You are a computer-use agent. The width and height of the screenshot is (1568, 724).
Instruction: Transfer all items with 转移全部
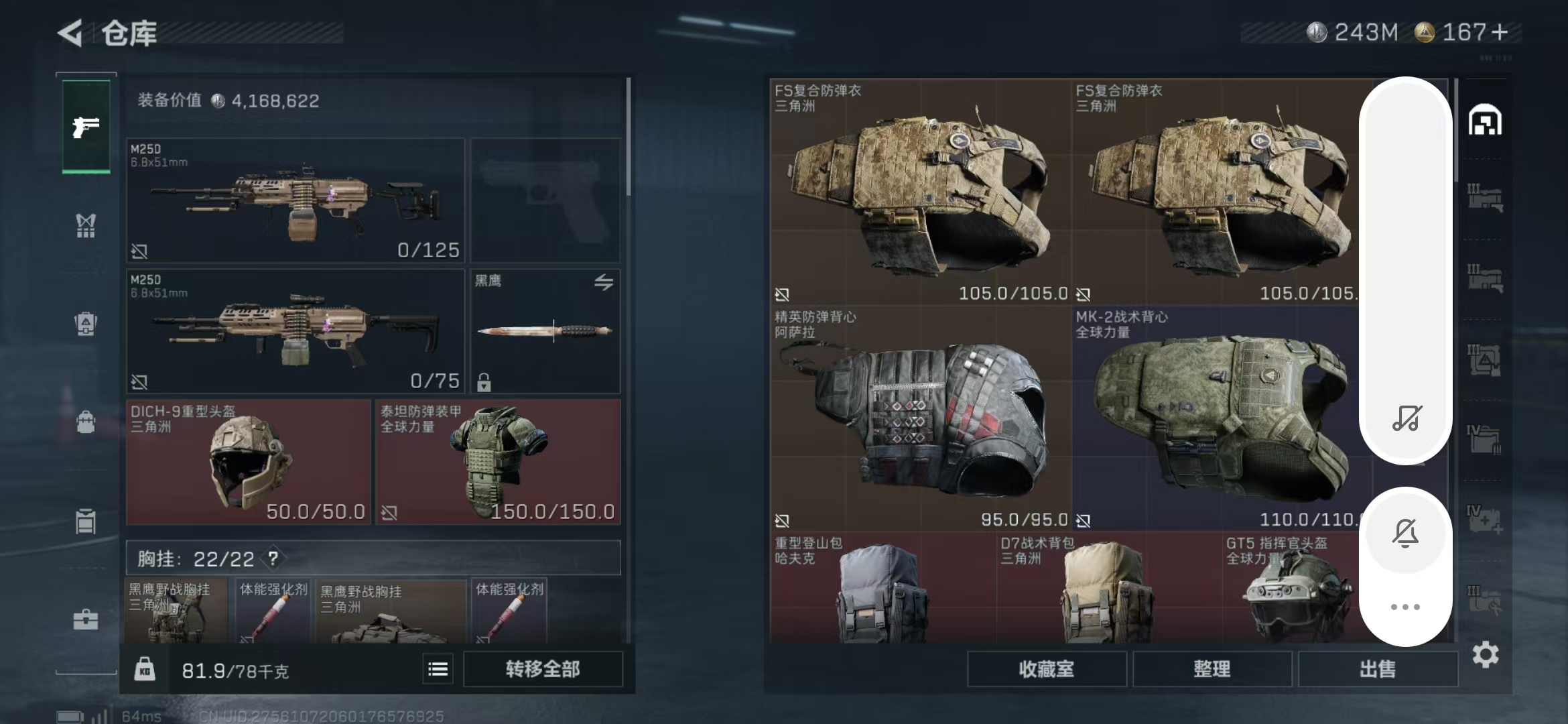point(542,669)
